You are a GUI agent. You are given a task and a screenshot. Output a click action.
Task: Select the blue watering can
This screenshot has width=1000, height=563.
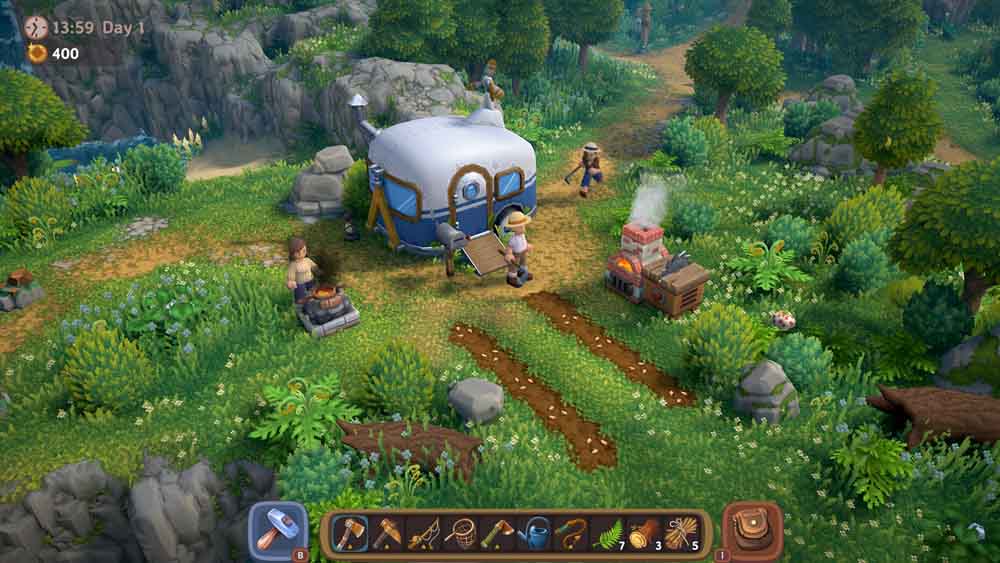click(x=534, y=534)
